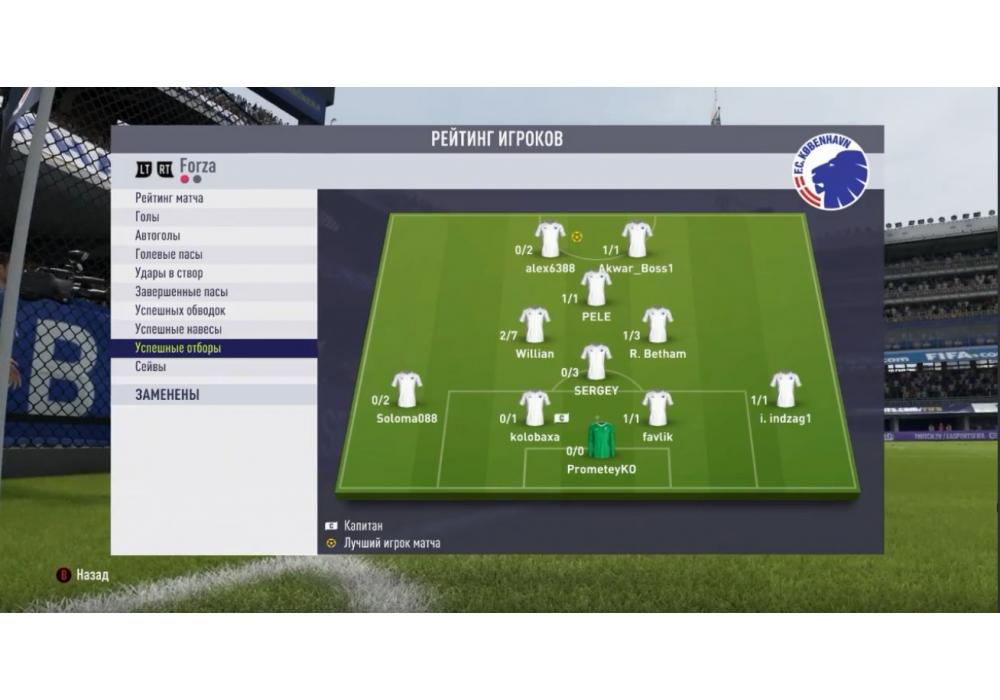Choose player Akwar_Boss1 on the formation
This screenshot has width=1000, height=700.
pyautogui.click(x=637, y=240)
